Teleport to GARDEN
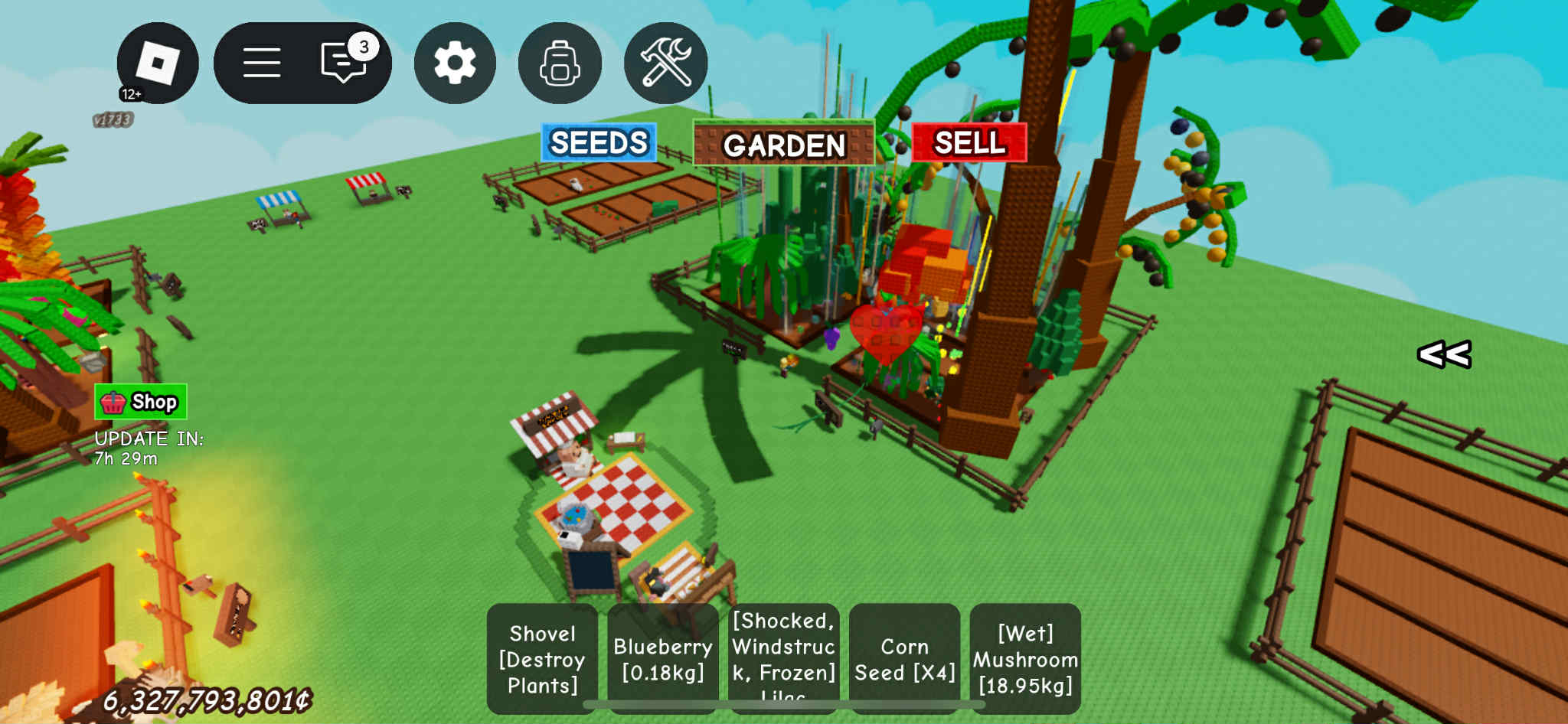This screenshot has height=724, width=1568. [x=783, y=144]
